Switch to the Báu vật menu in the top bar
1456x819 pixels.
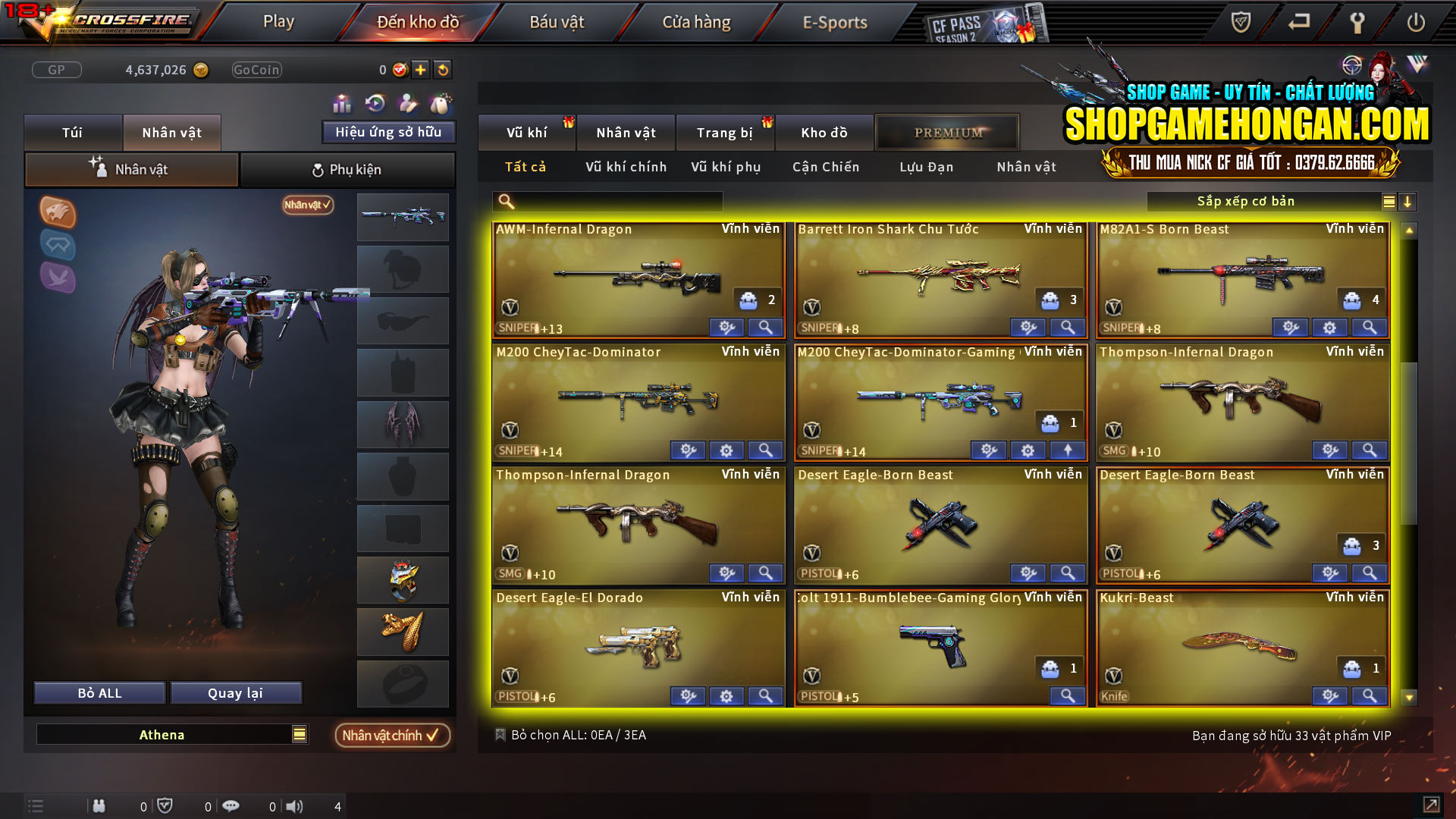tap(559, 22)
